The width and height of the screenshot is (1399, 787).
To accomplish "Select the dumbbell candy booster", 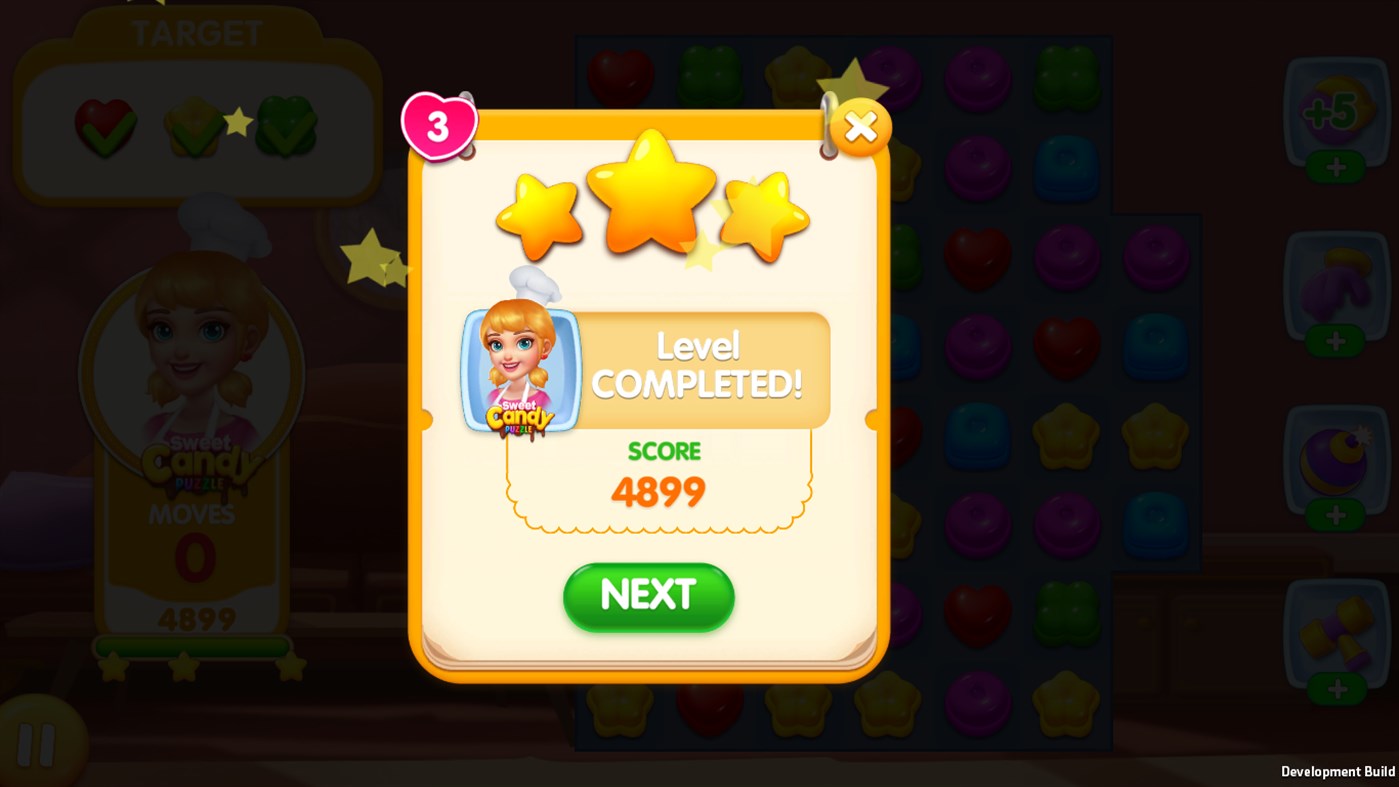I will pos(1337,630).
